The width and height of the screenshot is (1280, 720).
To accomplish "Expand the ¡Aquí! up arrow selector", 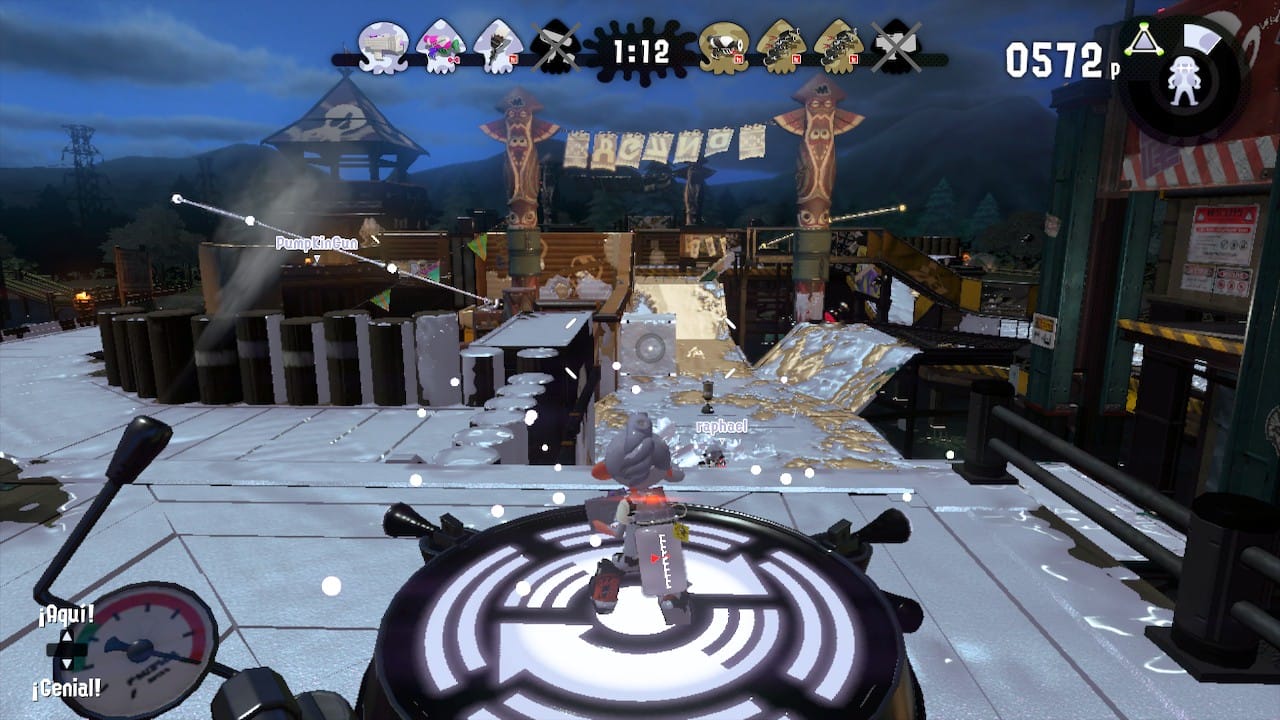I will 67,637.
